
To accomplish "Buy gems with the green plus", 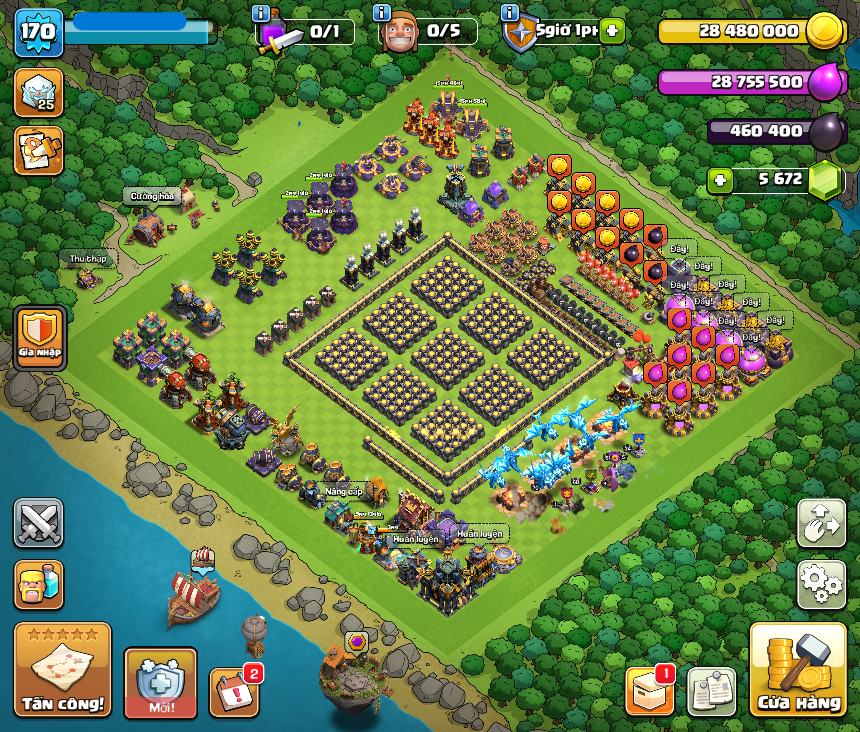I will pos(720,180).
